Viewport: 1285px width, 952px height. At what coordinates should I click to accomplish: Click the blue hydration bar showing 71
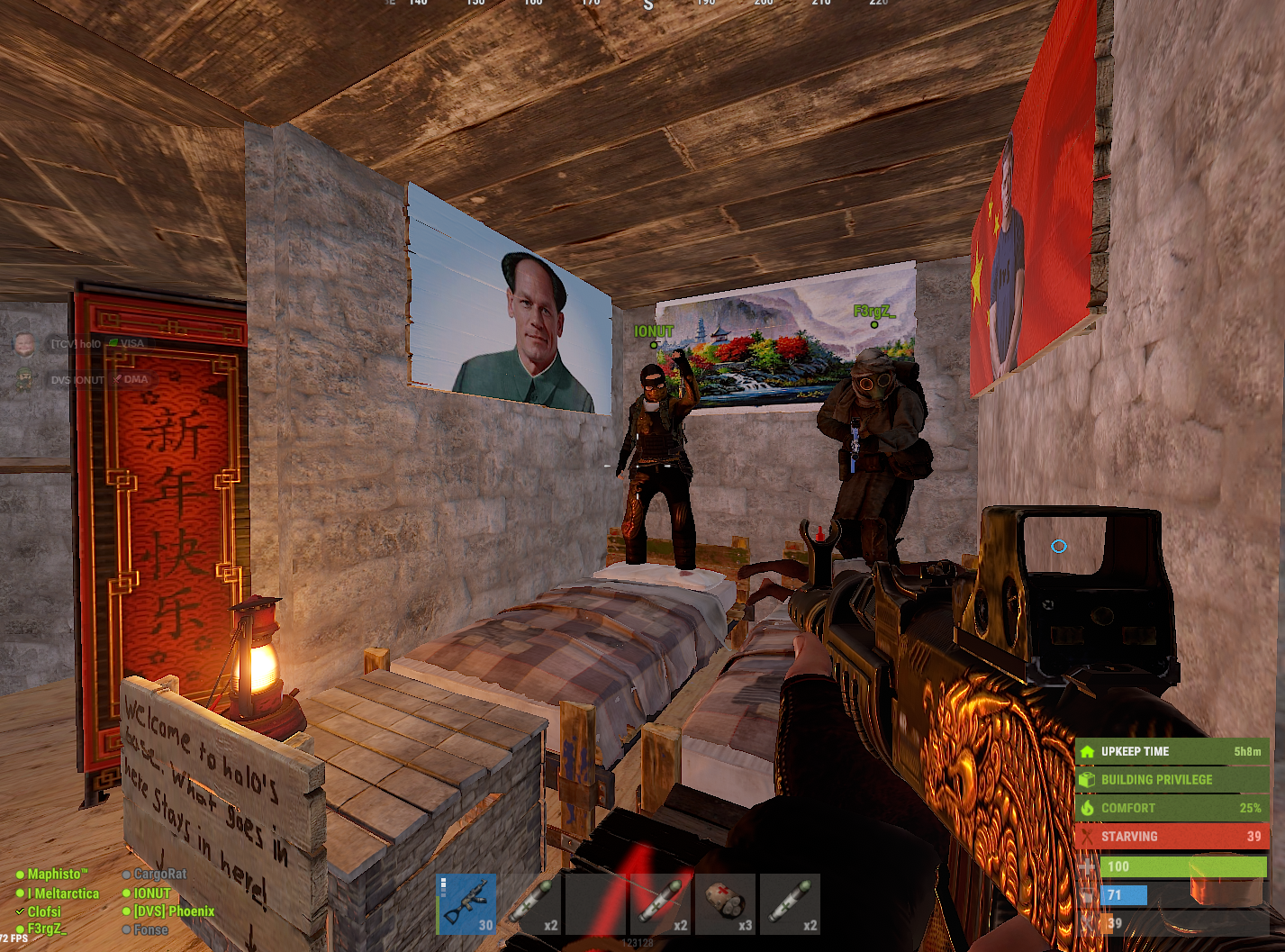tap(1123, 894)
